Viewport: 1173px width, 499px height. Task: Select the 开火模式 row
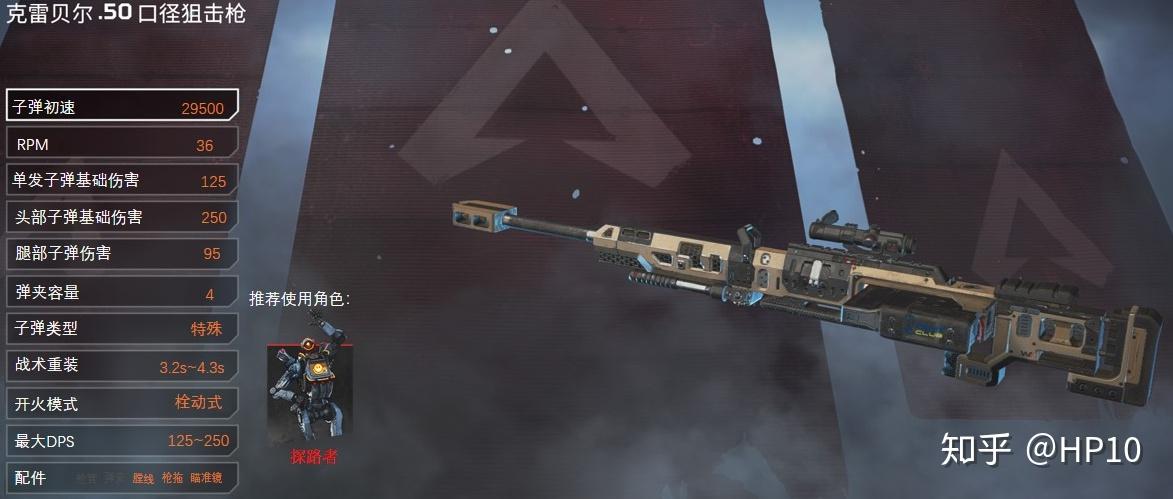point(122,403)
